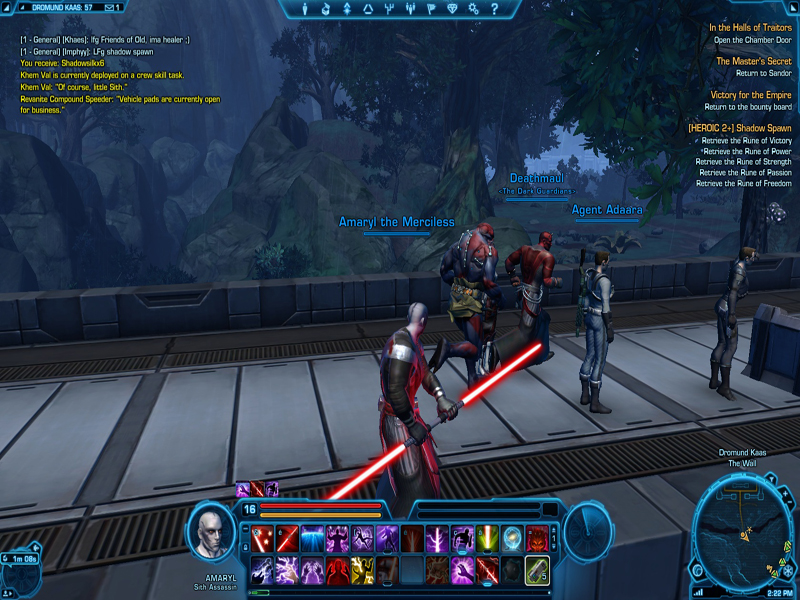Select In the Halls of Traitors quest
This screenshot has width=800, height=600.
point(750,28)
